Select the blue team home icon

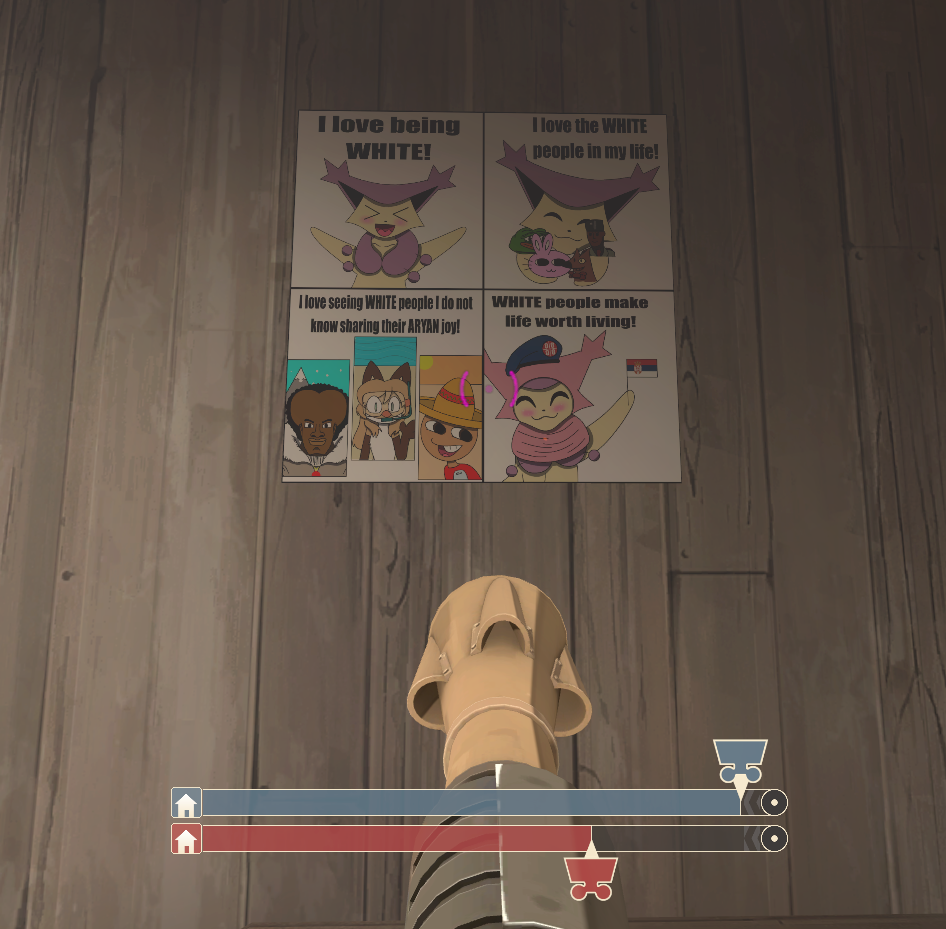pos(186,803)
